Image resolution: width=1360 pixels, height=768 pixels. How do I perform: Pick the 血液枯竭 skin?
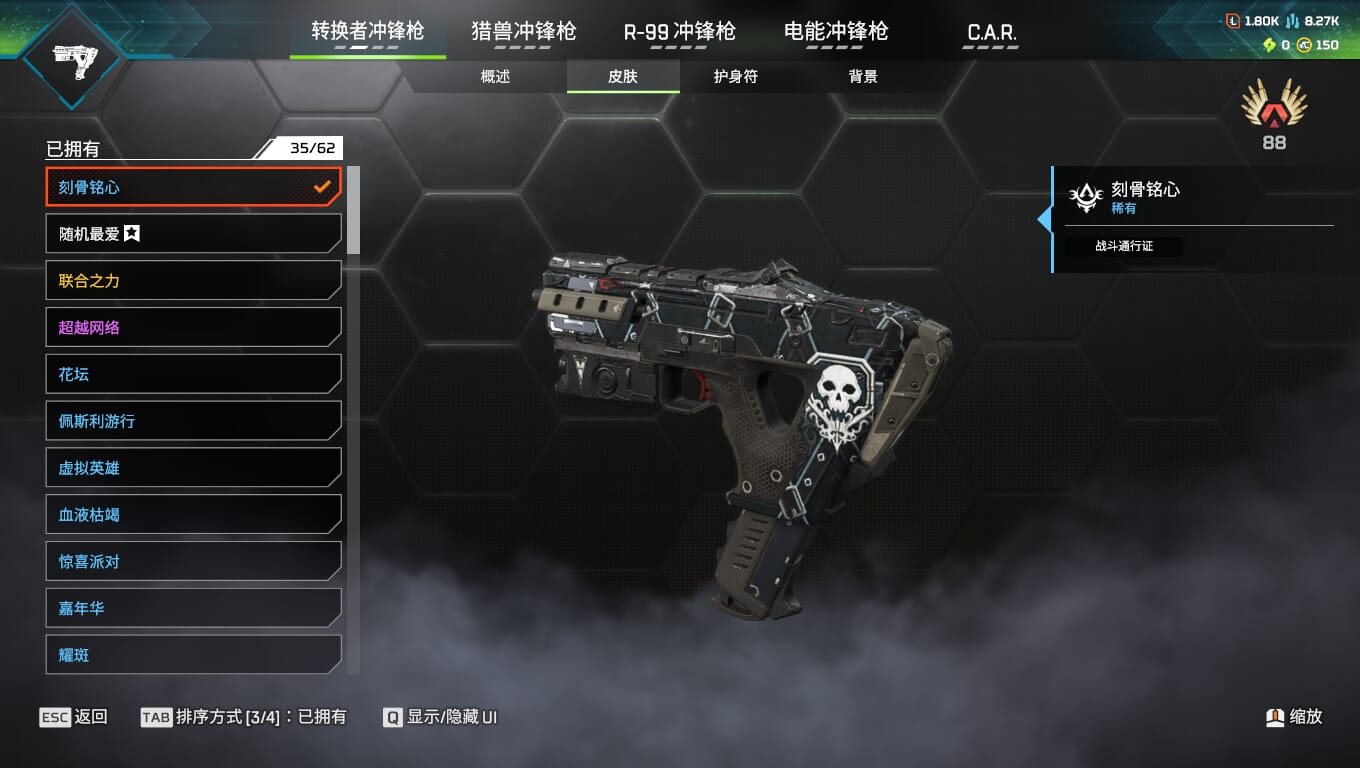193,515
